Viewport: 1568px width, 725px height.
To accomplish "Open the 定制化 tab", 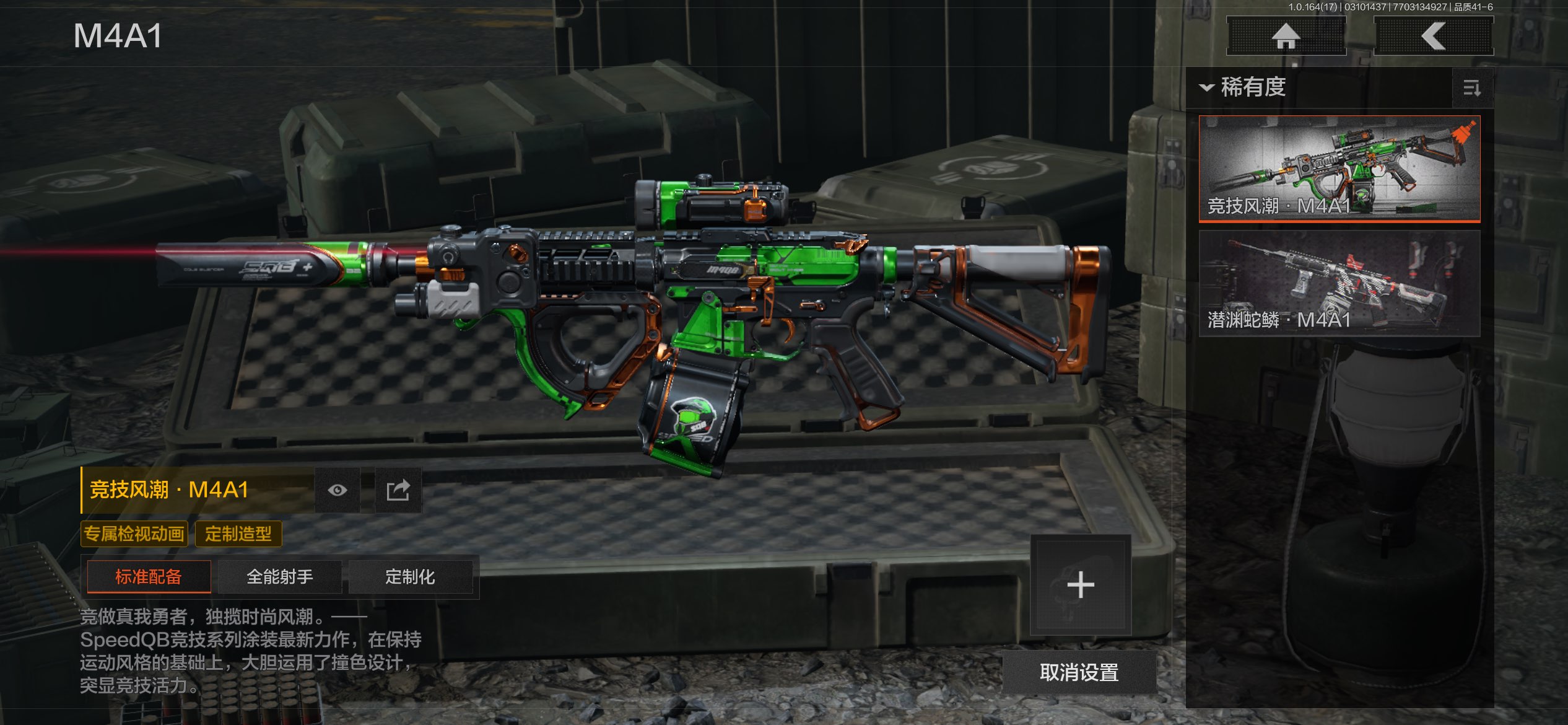I will [x=410, y=577].
